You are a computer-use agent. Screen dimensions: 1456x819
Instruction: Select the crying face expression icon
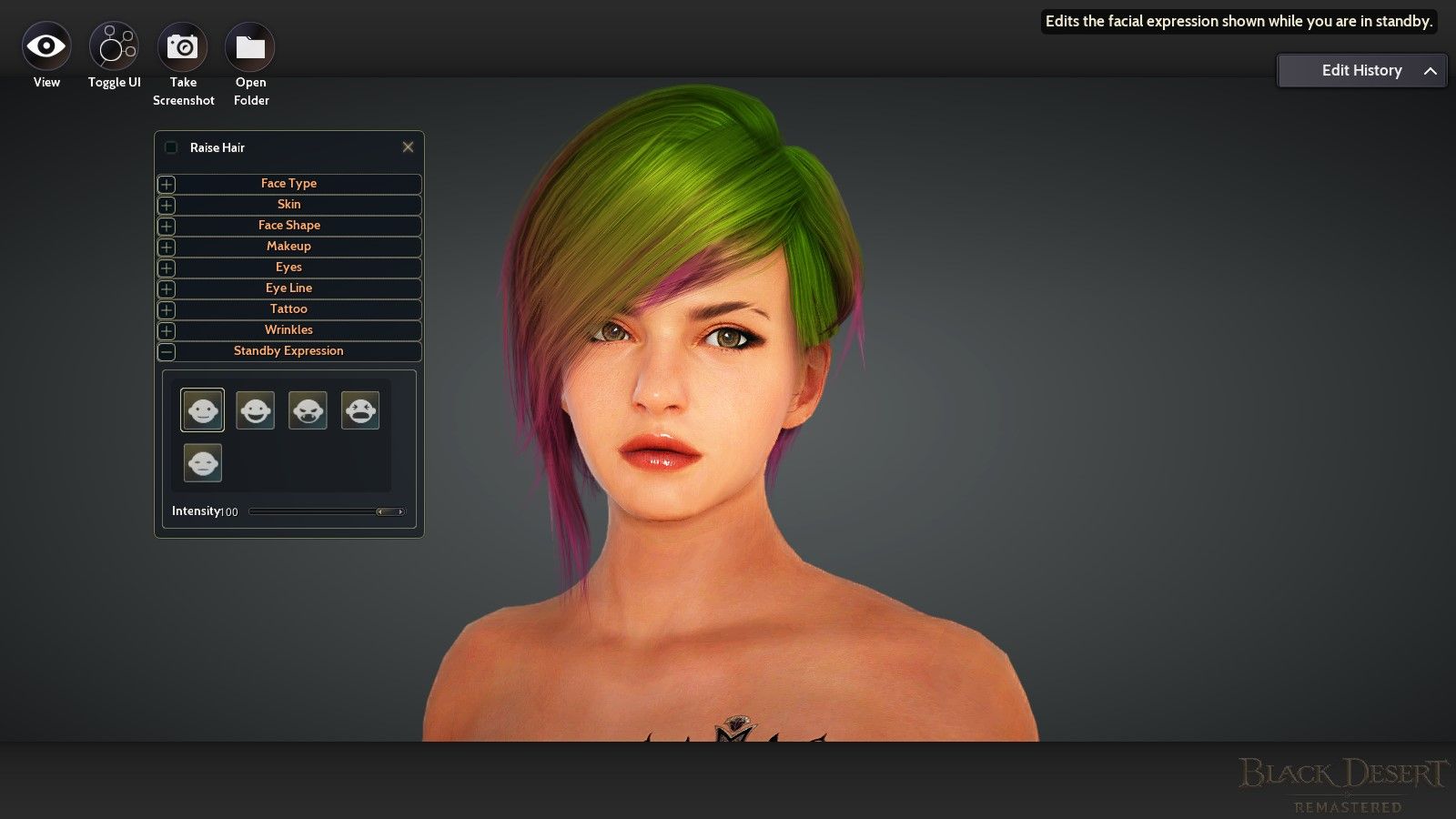point(360,409)
